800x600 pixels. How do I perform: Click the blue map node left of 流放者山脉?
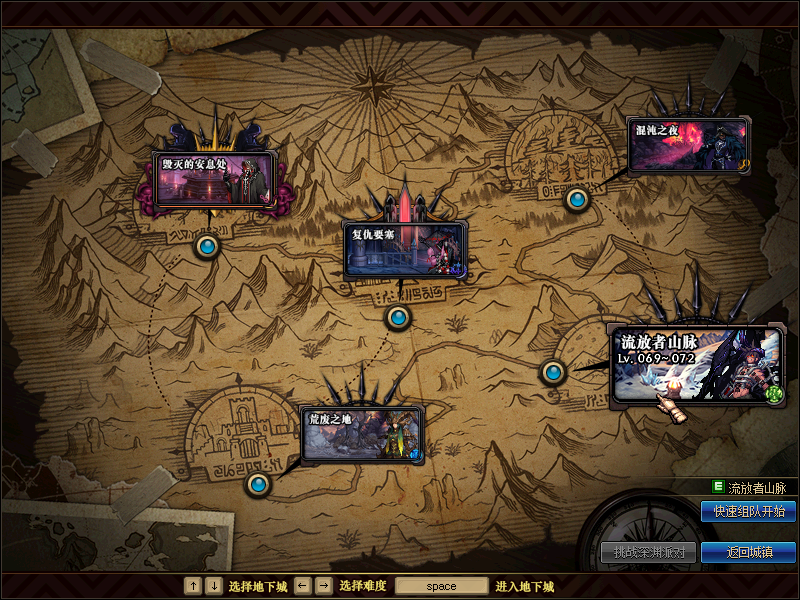coord(553,372)
